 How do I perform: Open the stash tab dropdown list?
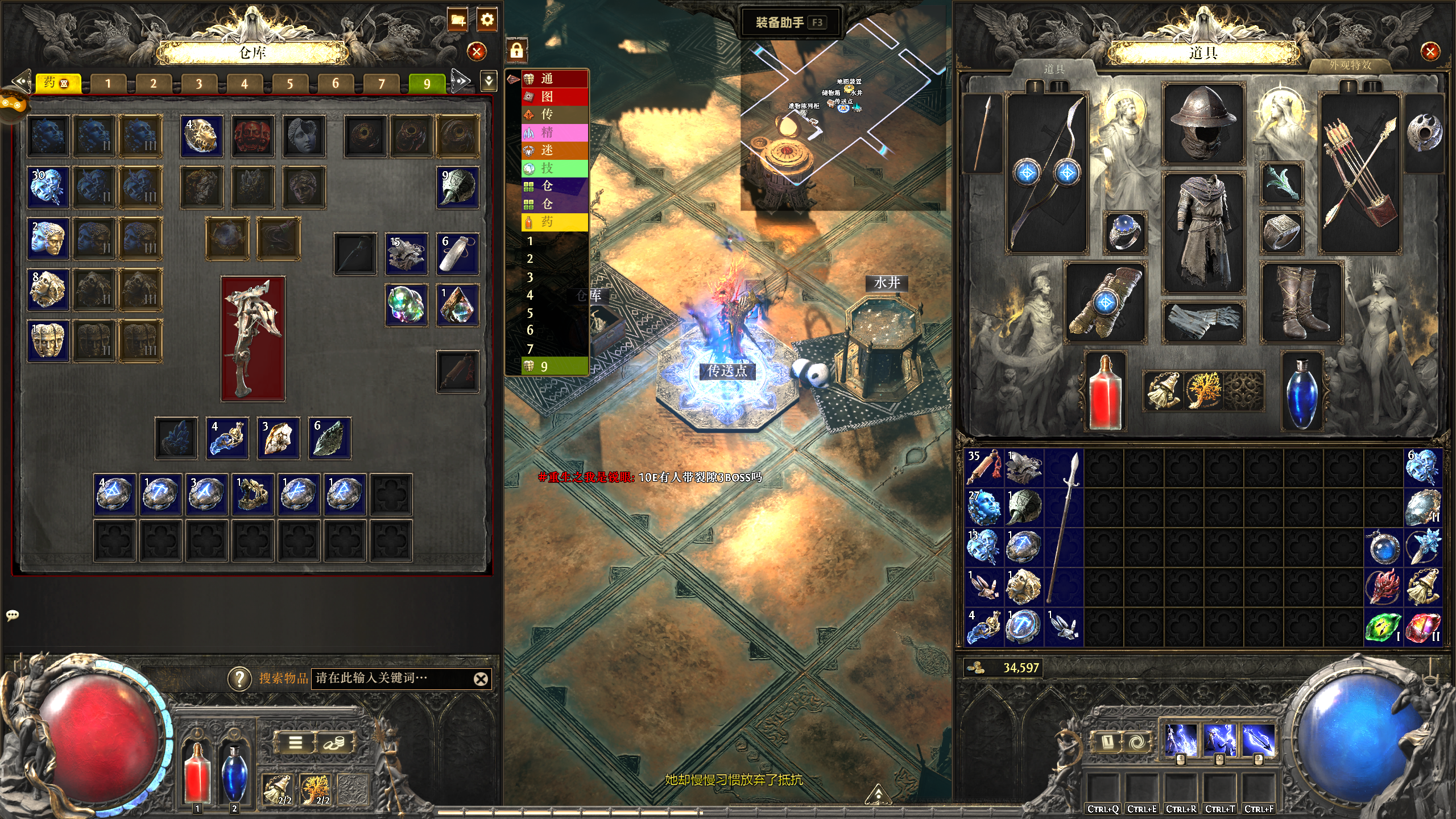[x=489, y=81]
